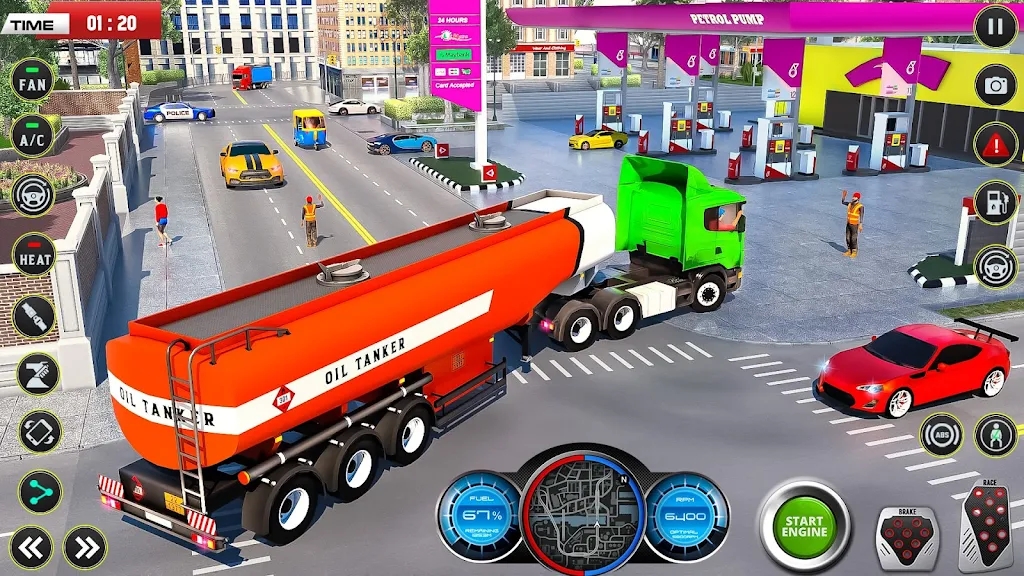
Task: Tap the camera view button
Action: pyautogui.click(x=995, y=85)
